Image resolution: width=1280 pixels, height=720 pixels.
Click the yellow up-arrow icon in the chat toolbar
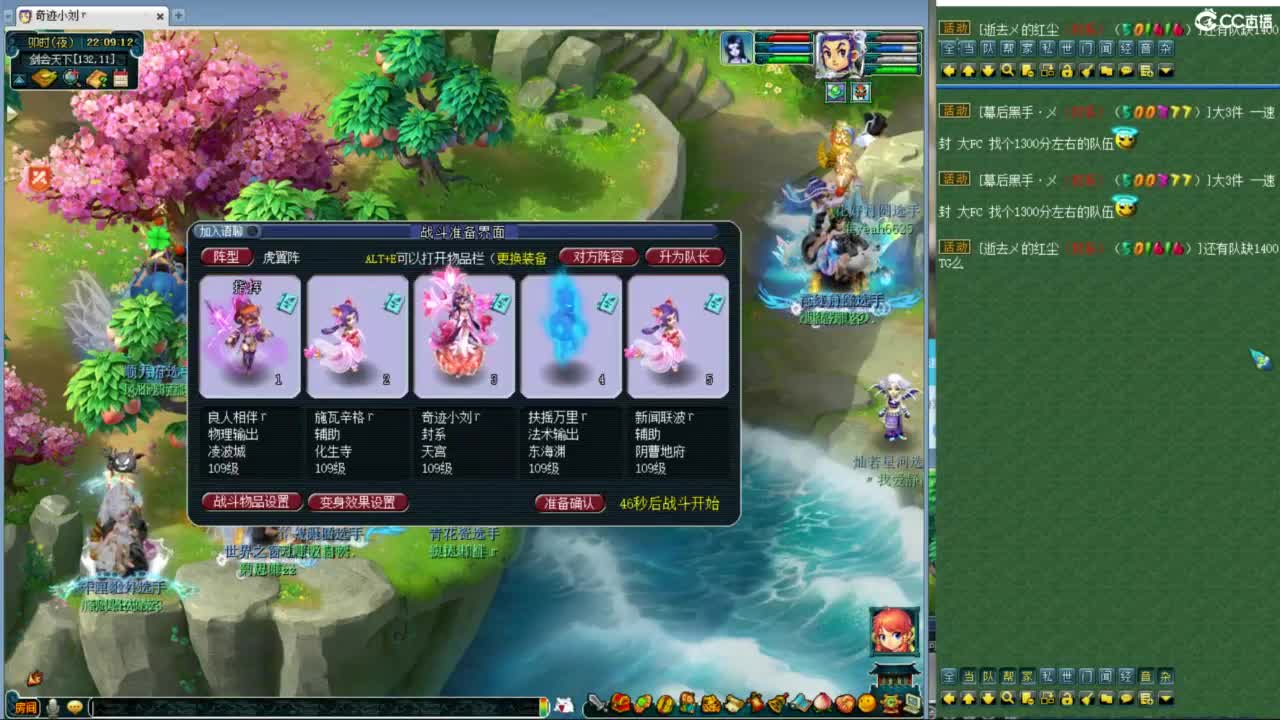click(x=969, y=70)
